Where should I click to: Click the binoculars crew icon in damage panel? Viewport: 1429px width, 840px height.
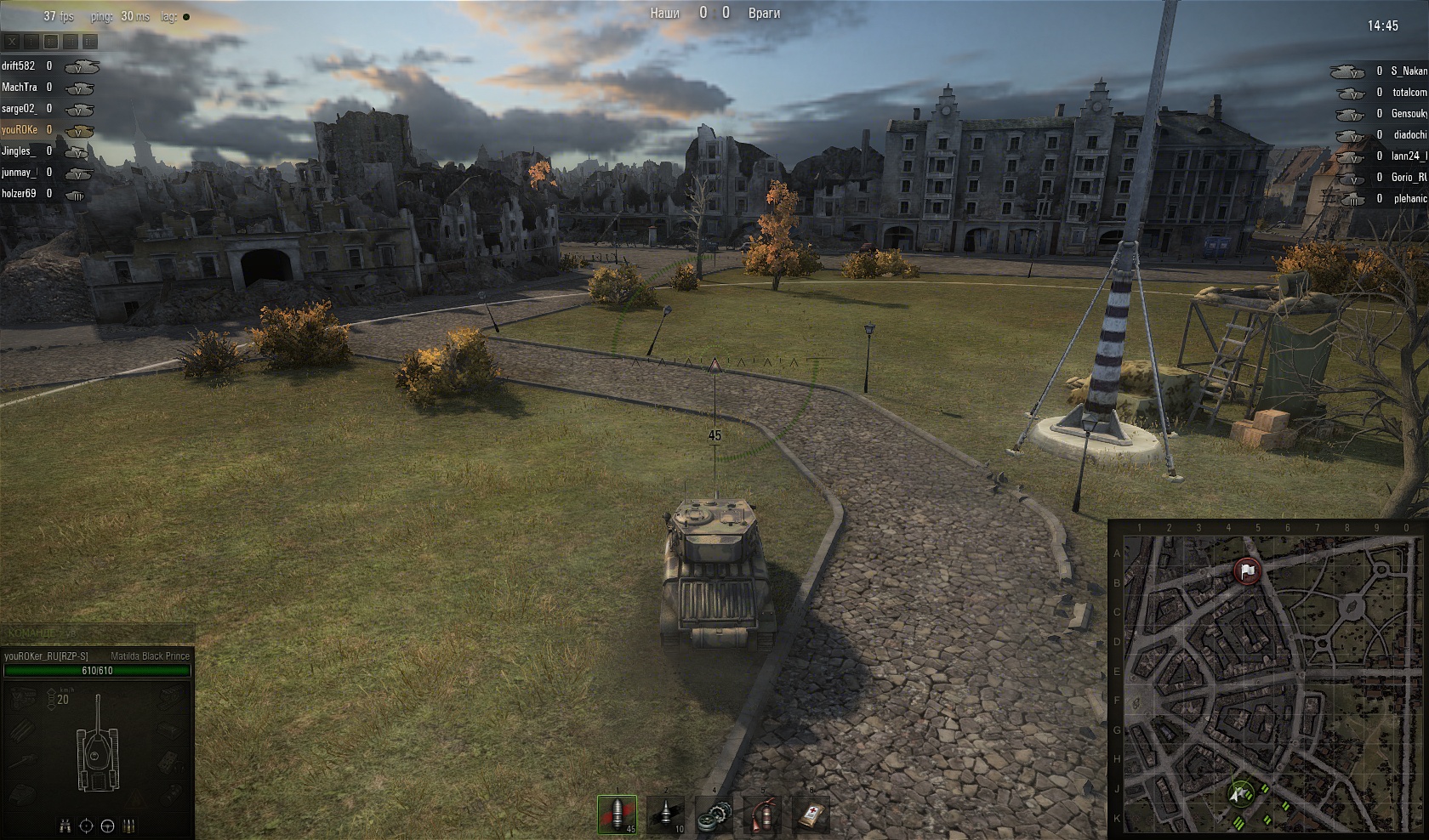(x=65, y=826)
